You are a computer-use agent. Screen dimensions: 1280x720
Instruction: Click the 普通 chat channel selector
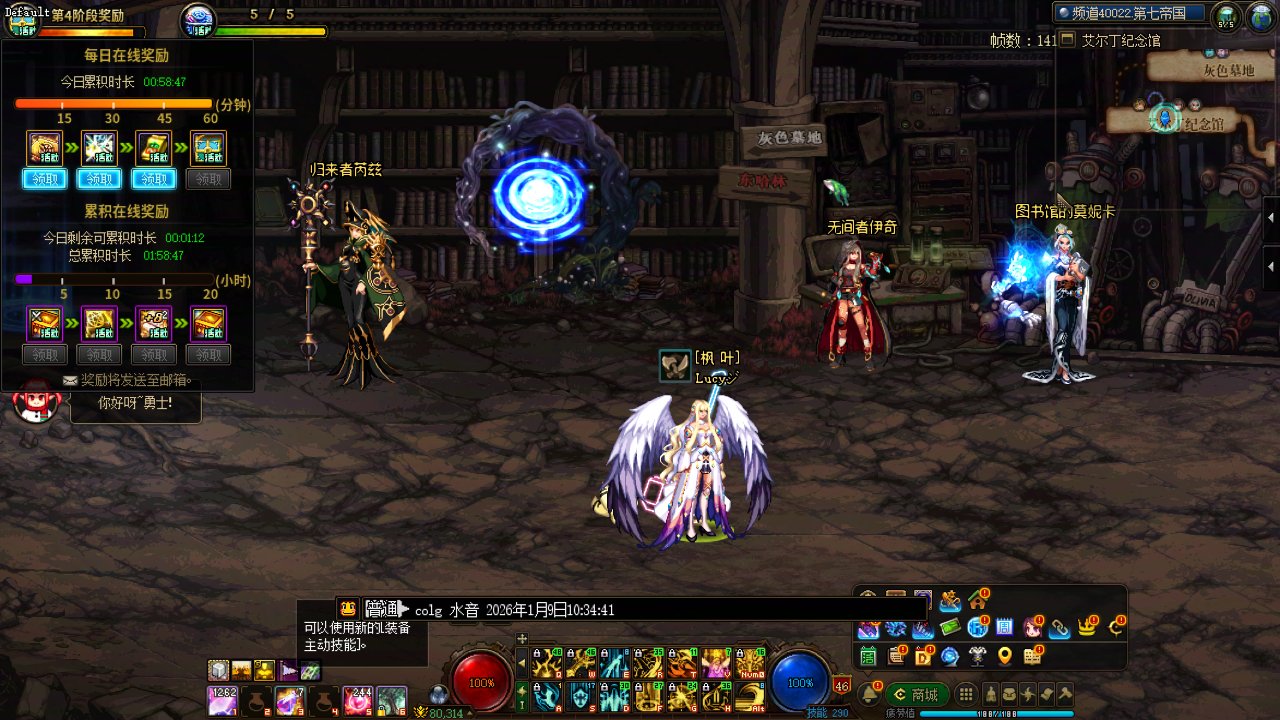pos(382,609)
